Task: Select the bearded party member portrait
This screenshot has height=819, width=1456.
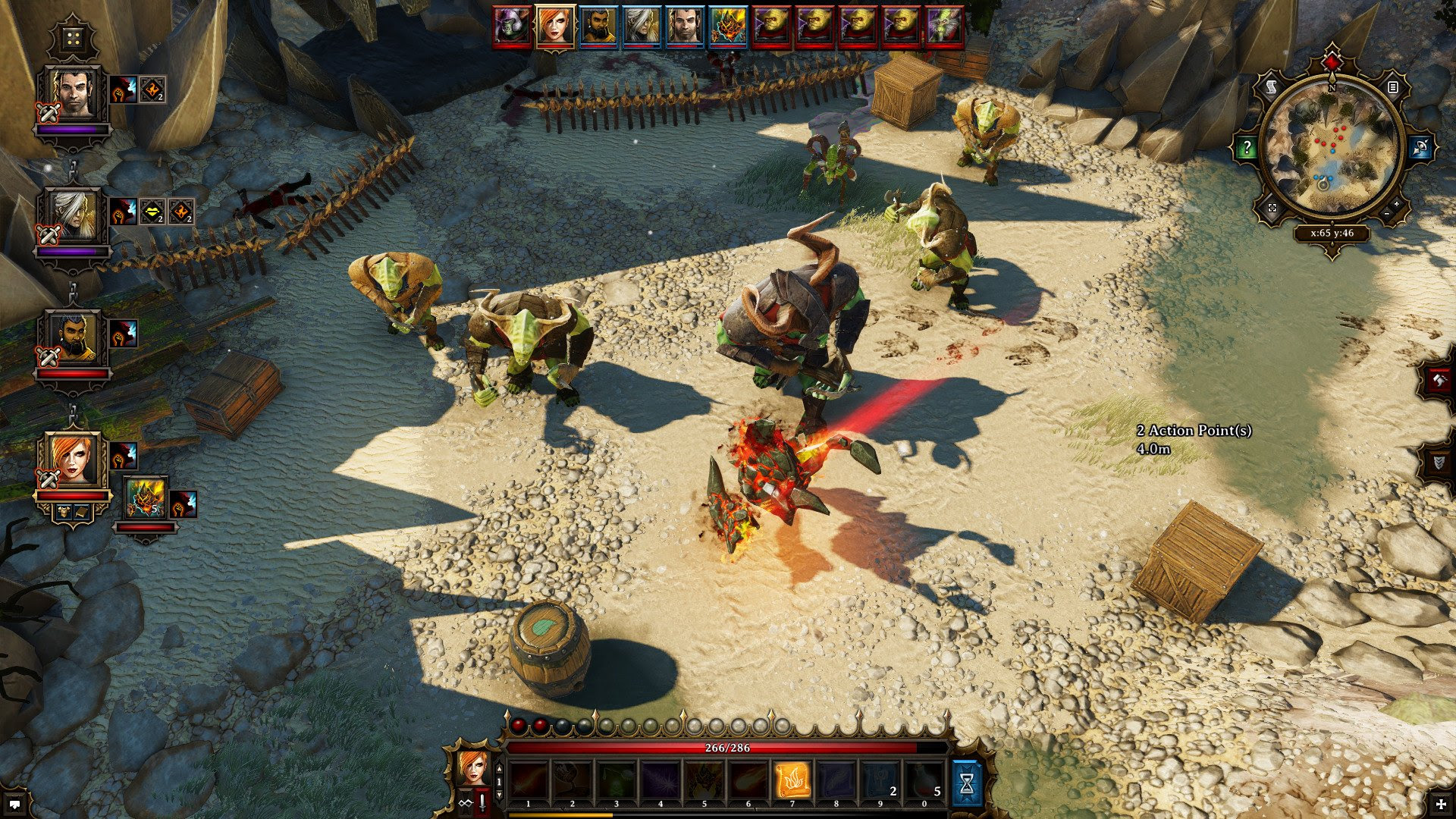Action: [x=74, y=337]
